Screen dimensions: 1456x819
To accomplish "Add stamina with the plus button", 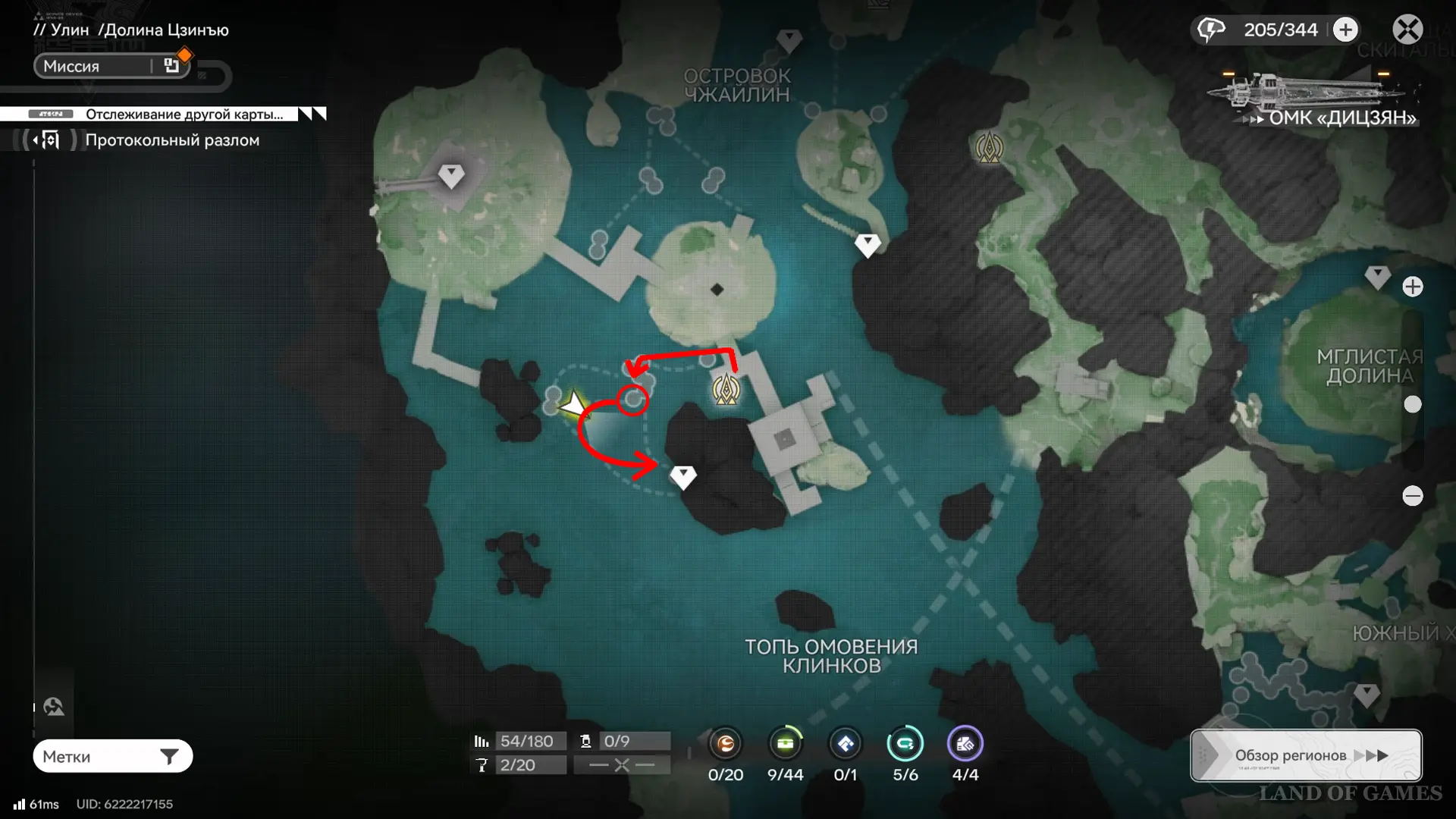I will [1345, 30].
